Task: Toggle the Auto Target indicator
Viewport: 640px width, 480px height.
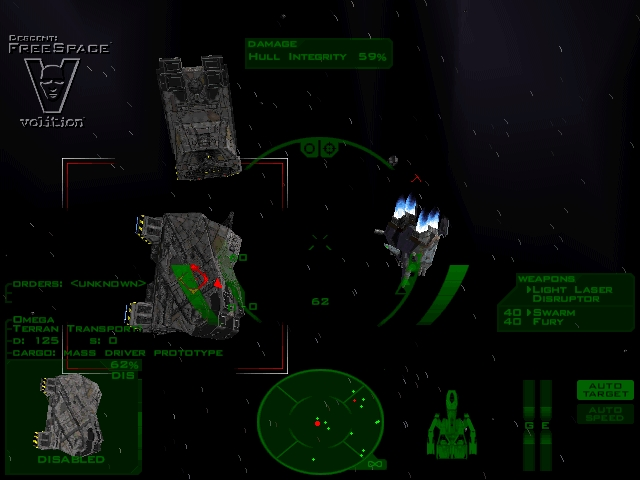Action: 605,390
